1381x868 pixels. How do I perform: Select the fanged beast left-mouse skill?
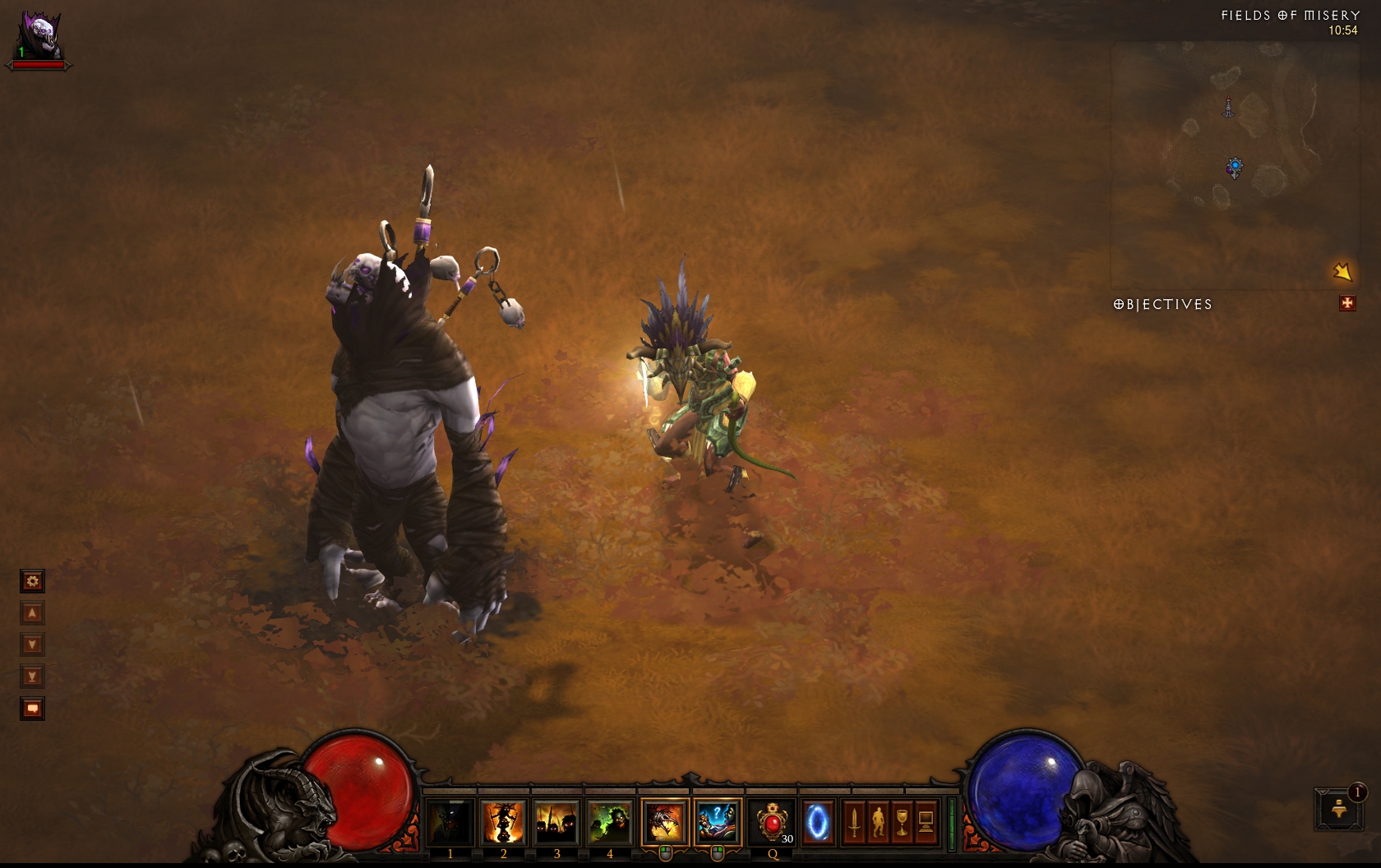(x=664, y=821)
